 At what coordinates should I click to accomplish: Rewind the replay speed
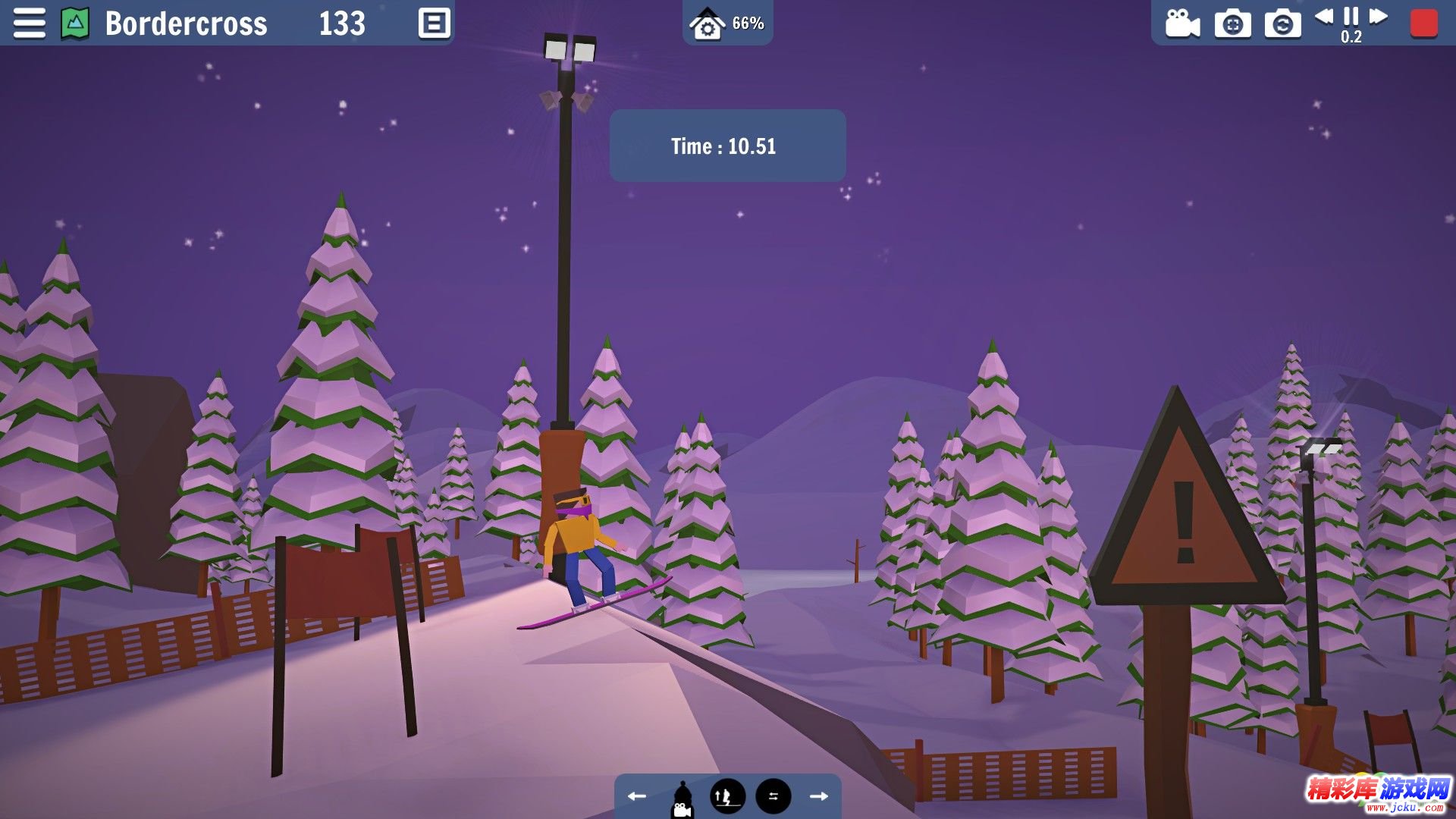click(1324, 16)
